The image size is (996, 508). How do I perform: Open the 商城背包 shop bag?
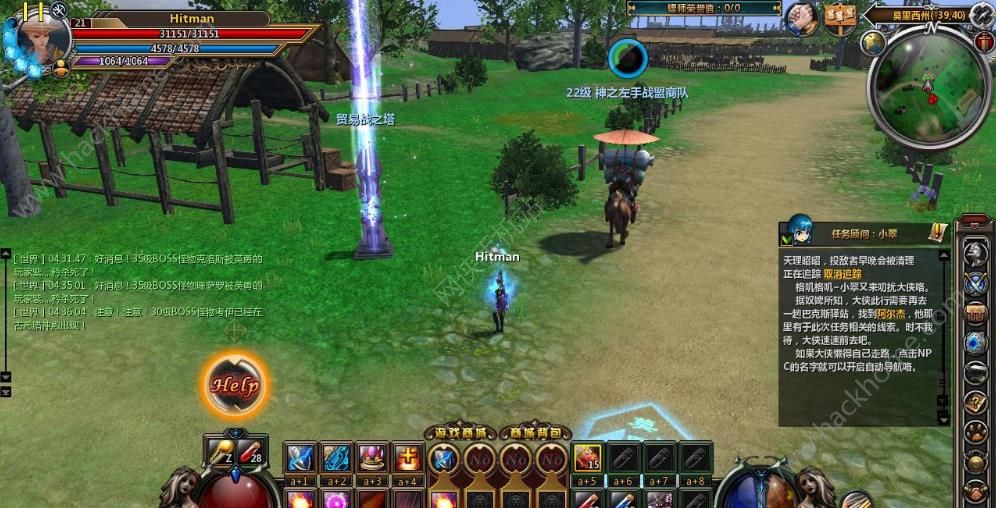(x=535, y=432)
